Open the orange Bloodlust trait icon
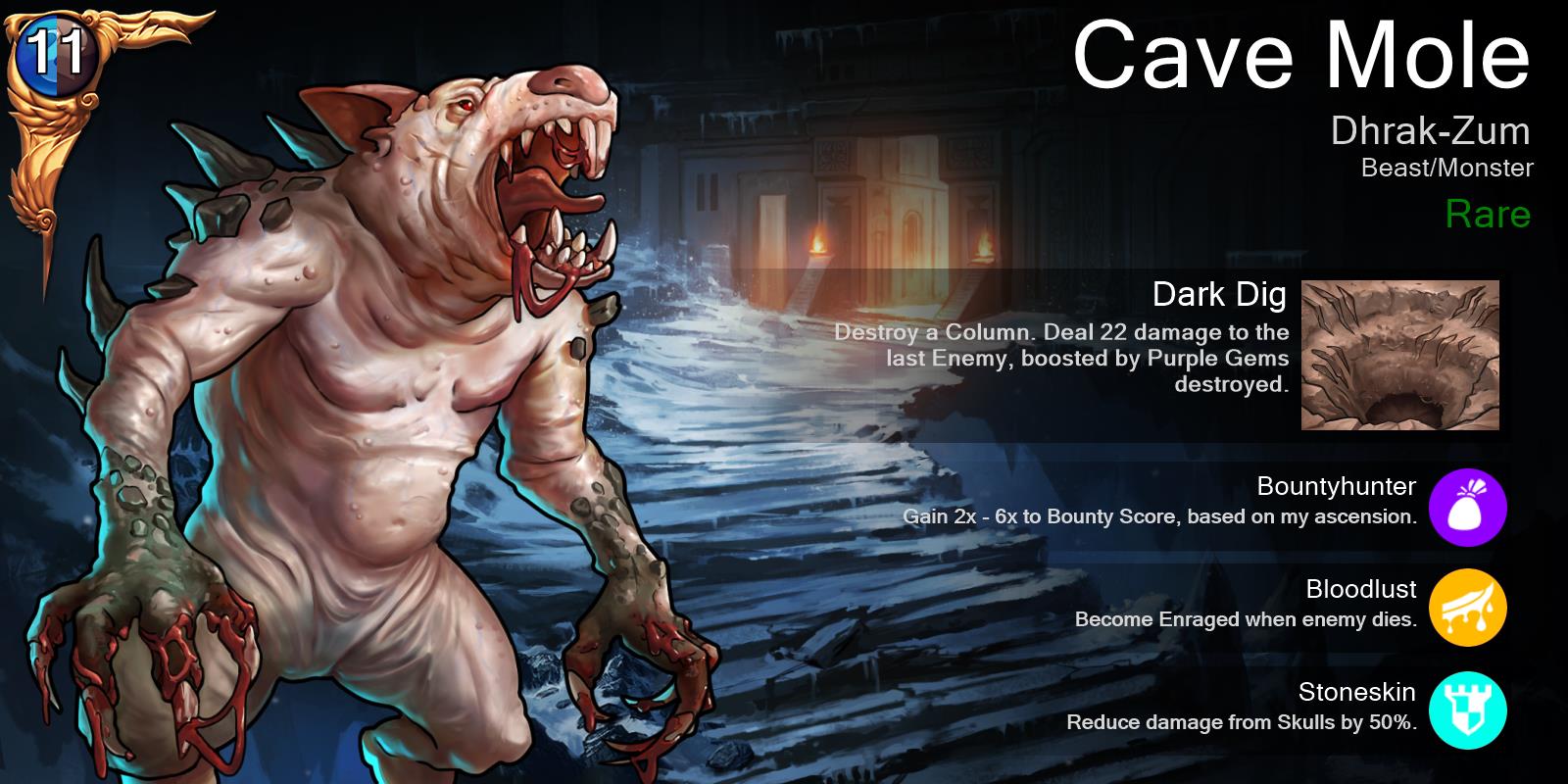1568x784 pixels. pyautogui.click(x=1467, y=609)
